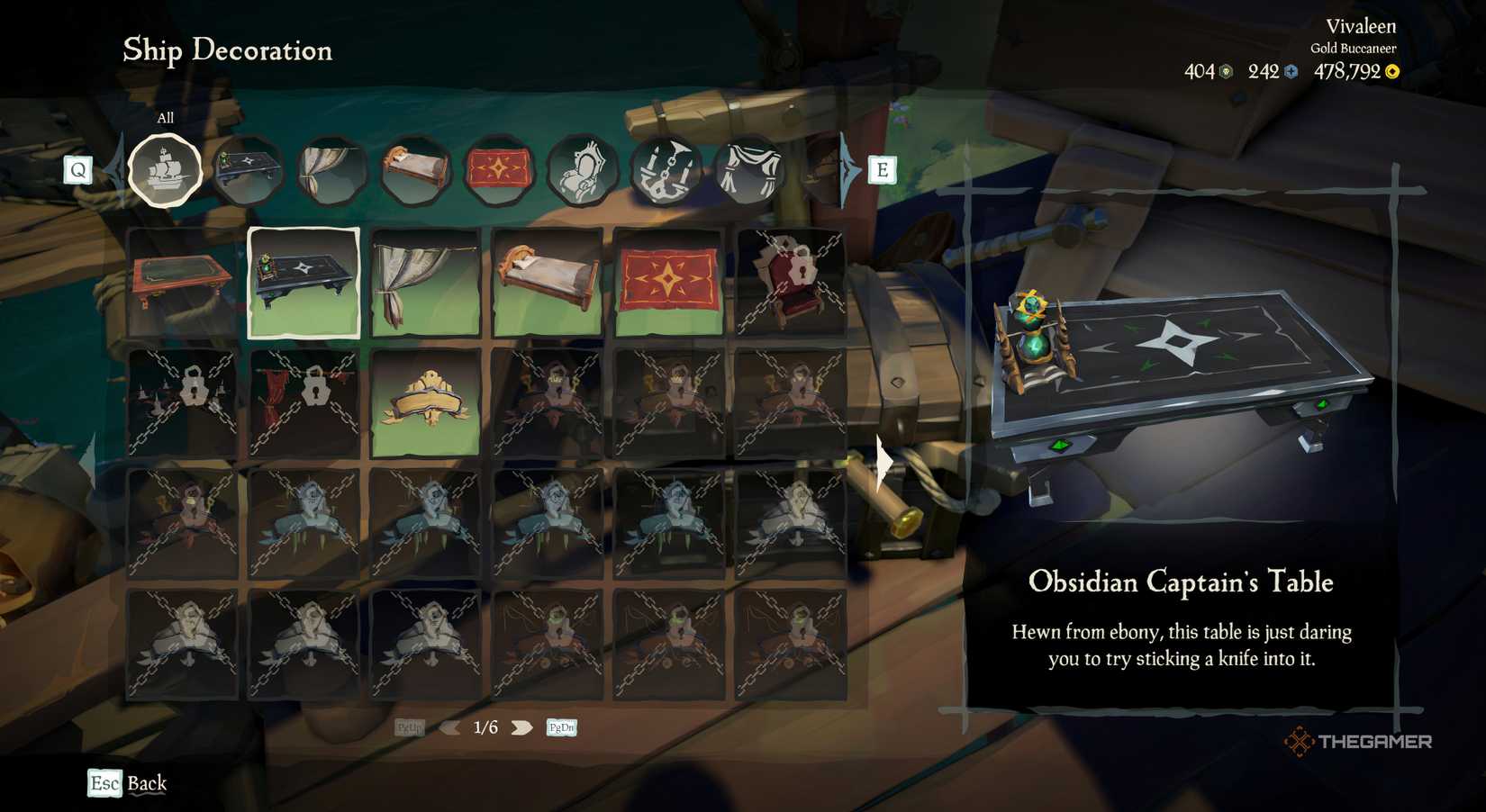Image resolution: width=1486 pixels, height=812 pixels.
Task: Select the unlocked banner trinket decoration
Action: click(x=425, y=401)
